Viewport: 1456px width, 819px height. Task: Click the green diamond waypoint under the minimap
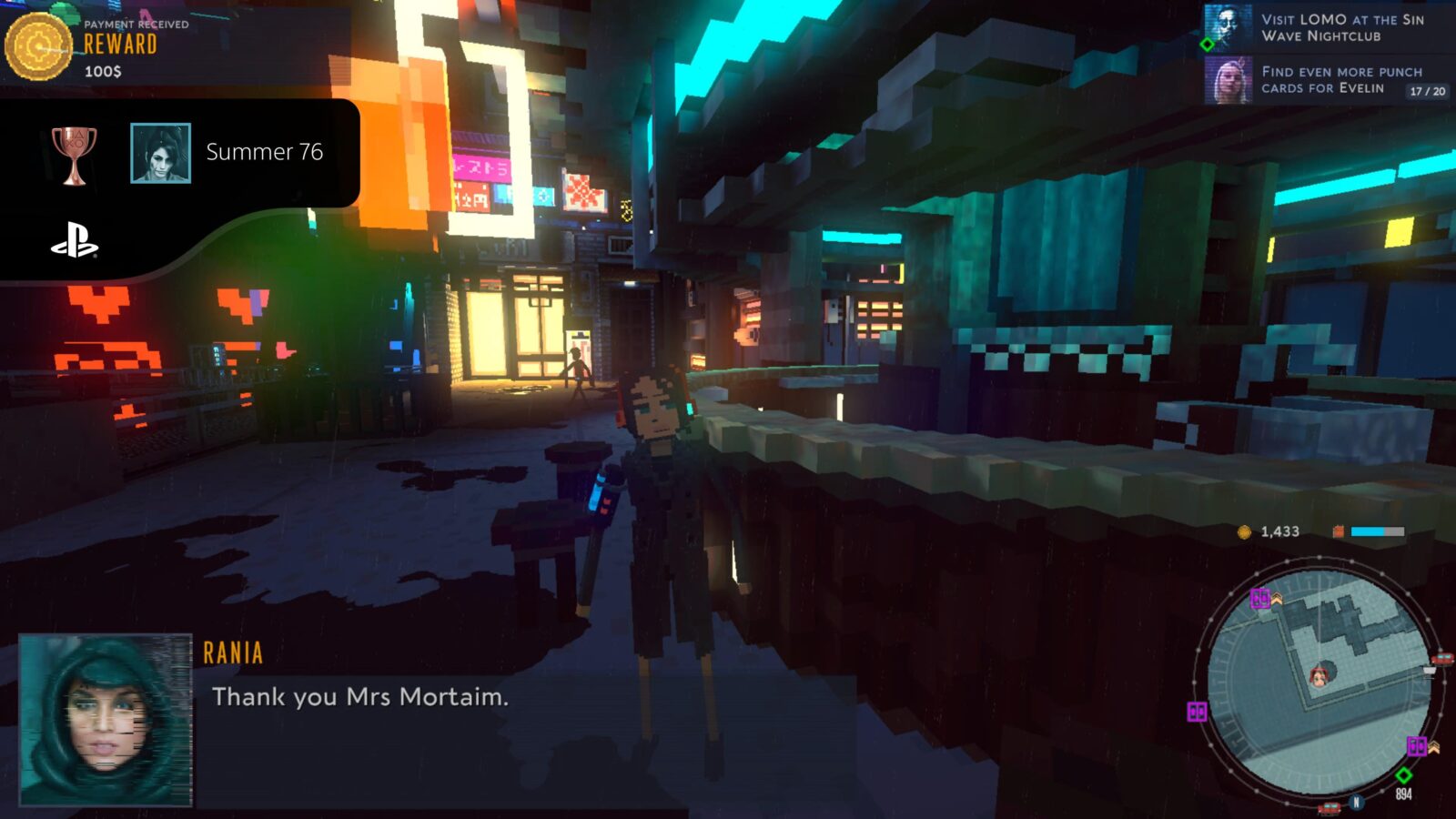pyautogui.click(x=1404, y=774)
